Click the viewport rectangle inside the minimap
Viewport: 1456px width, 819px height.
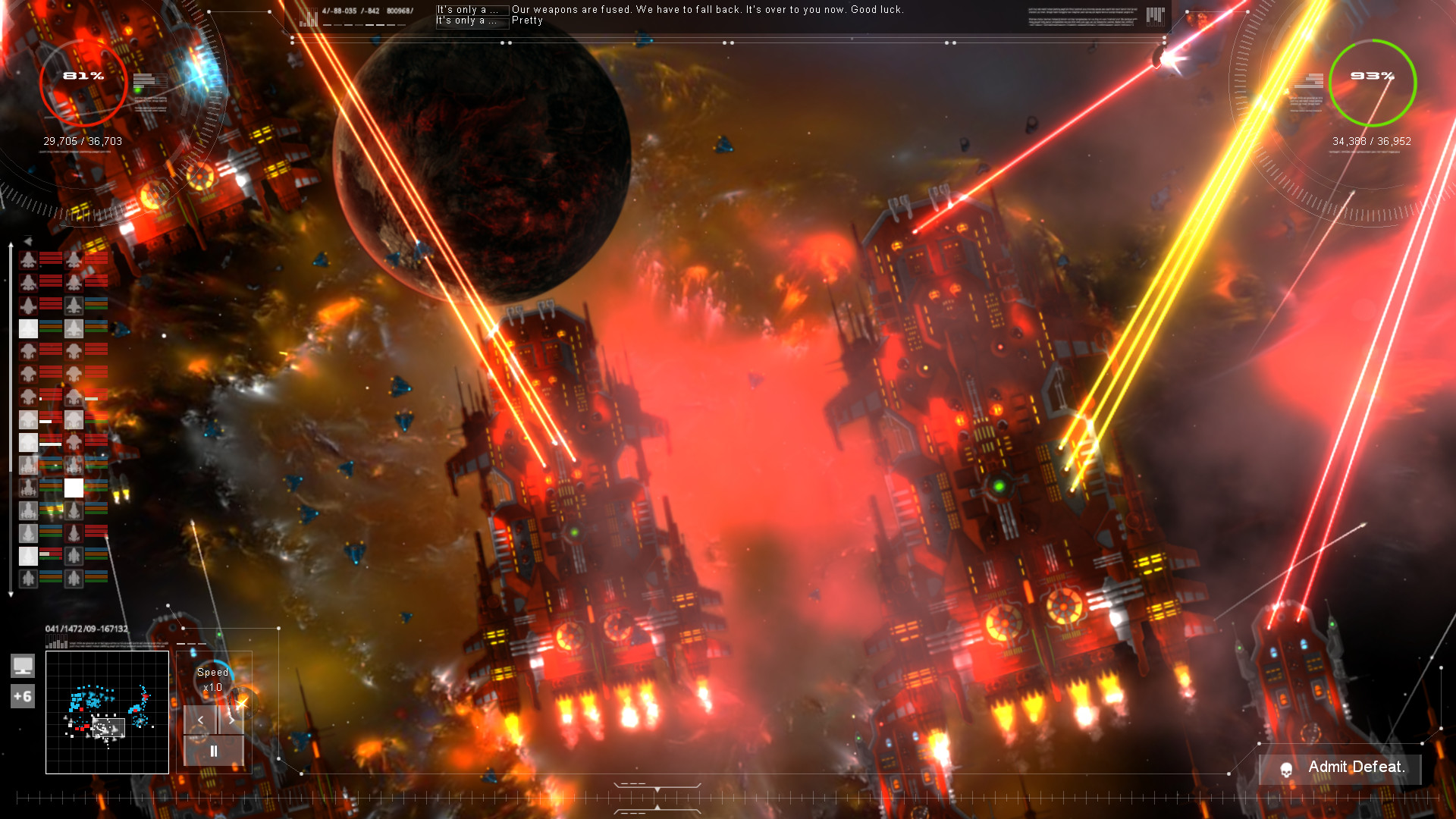(108, 728)
